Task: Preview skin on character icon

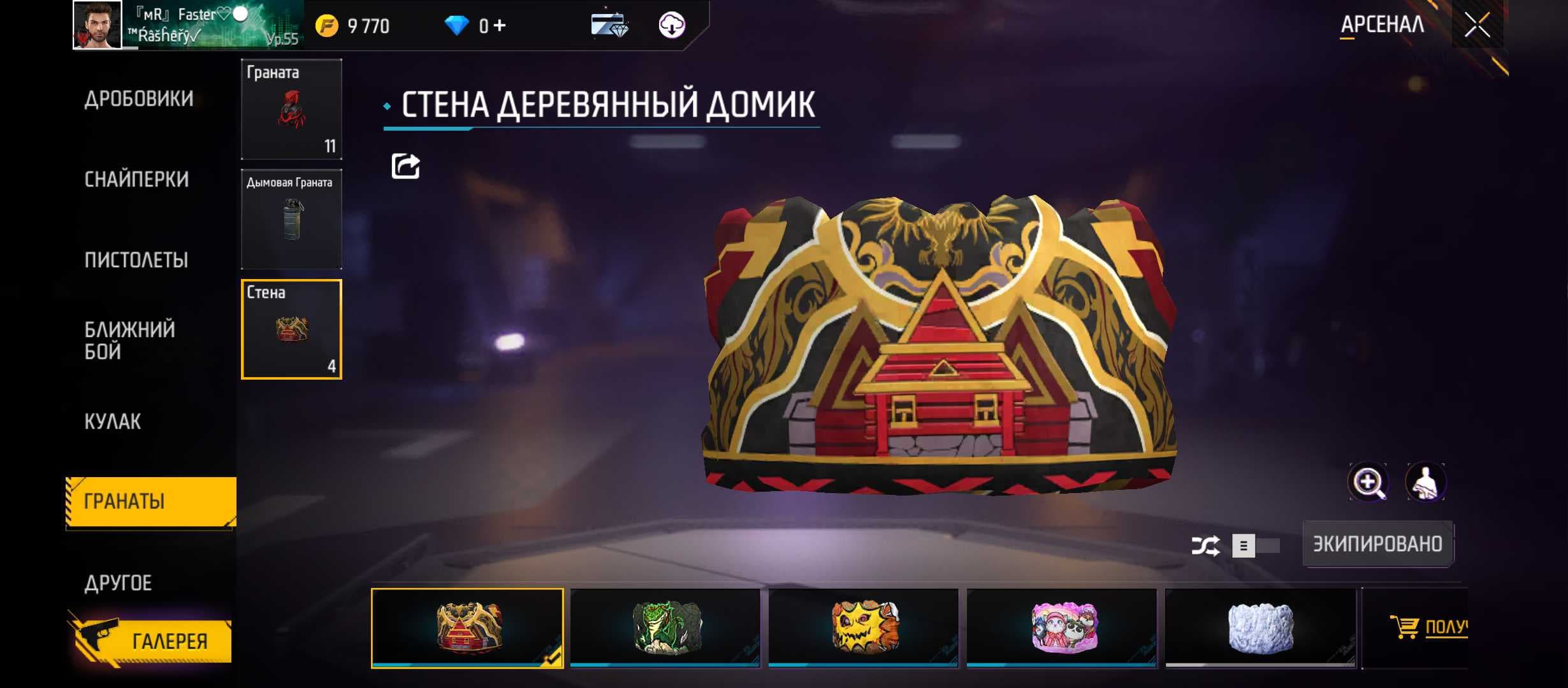Action: [x=1425, y=482]
